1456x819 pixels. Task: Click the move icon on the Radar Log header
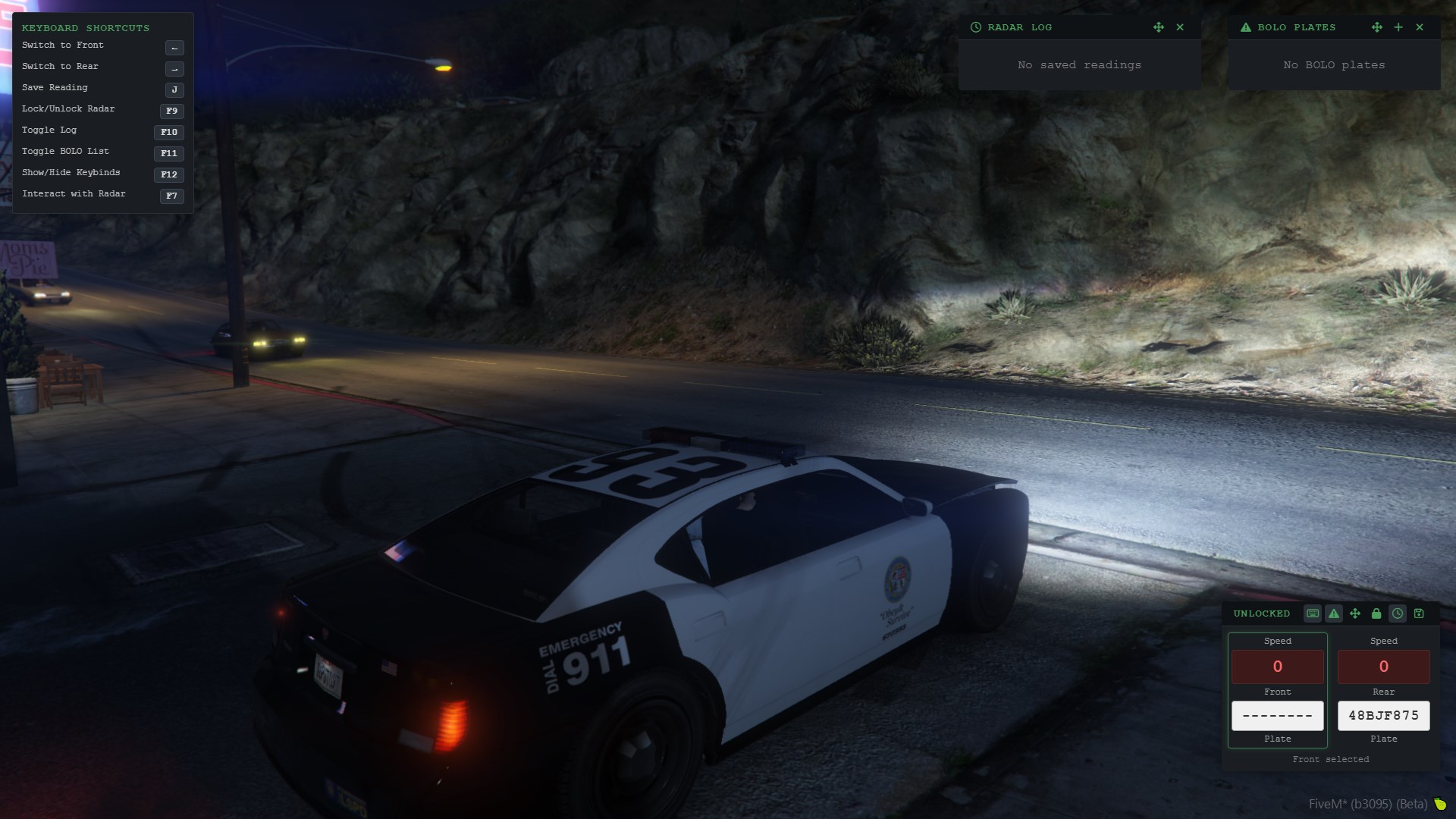(1159, 27)
